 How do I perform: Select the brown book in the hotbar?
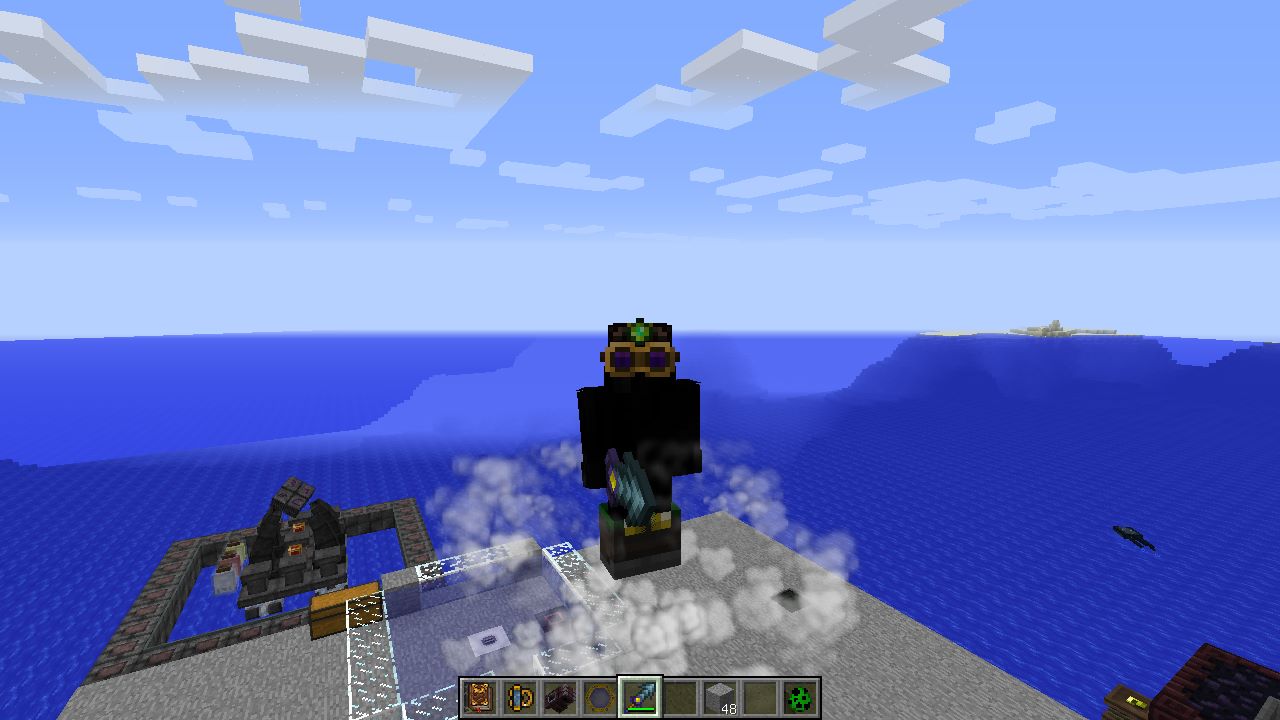coord(480,697)
